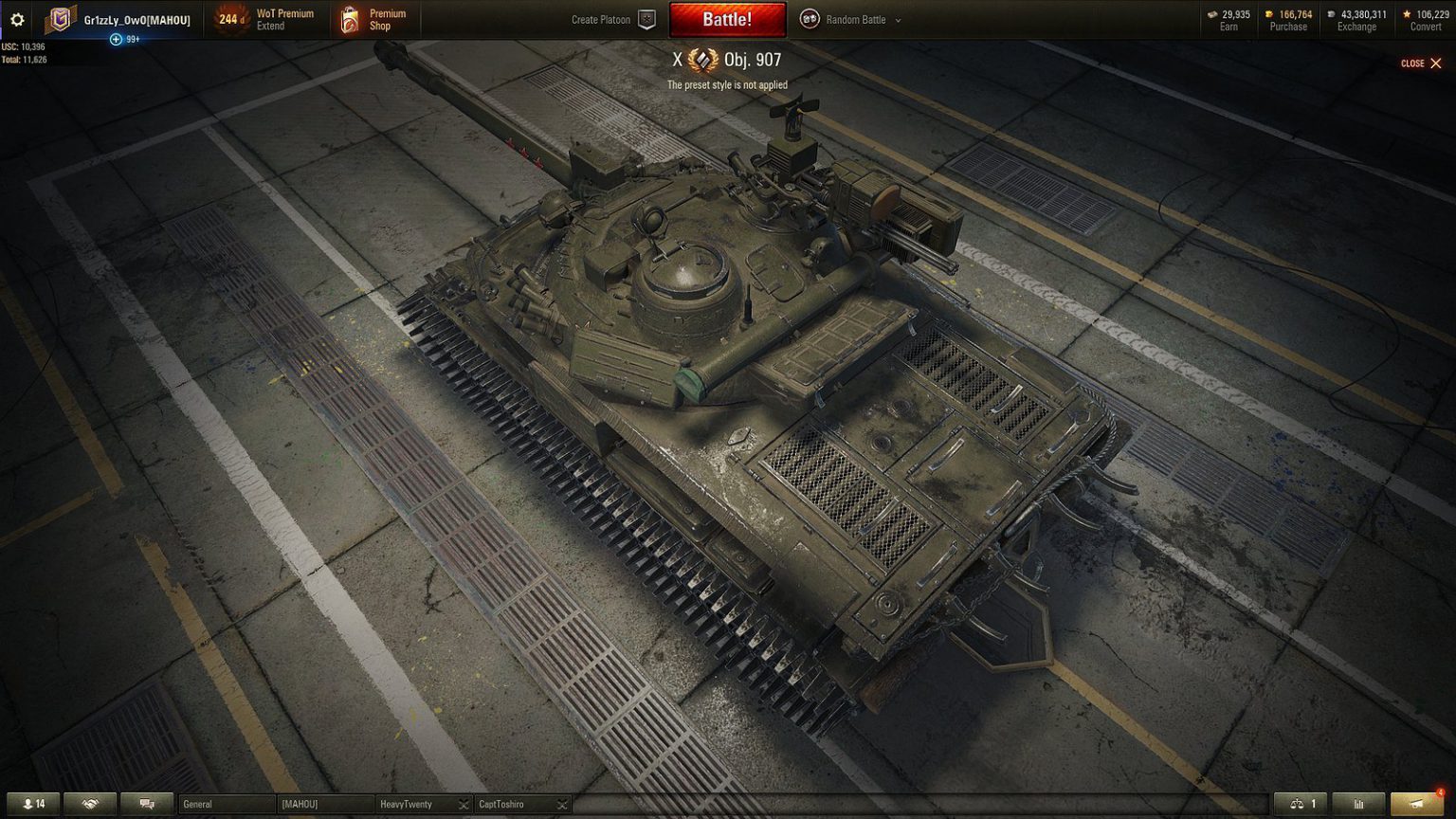Click Create Platoon
Screen dimensions: 1456x819
(601, 18)
